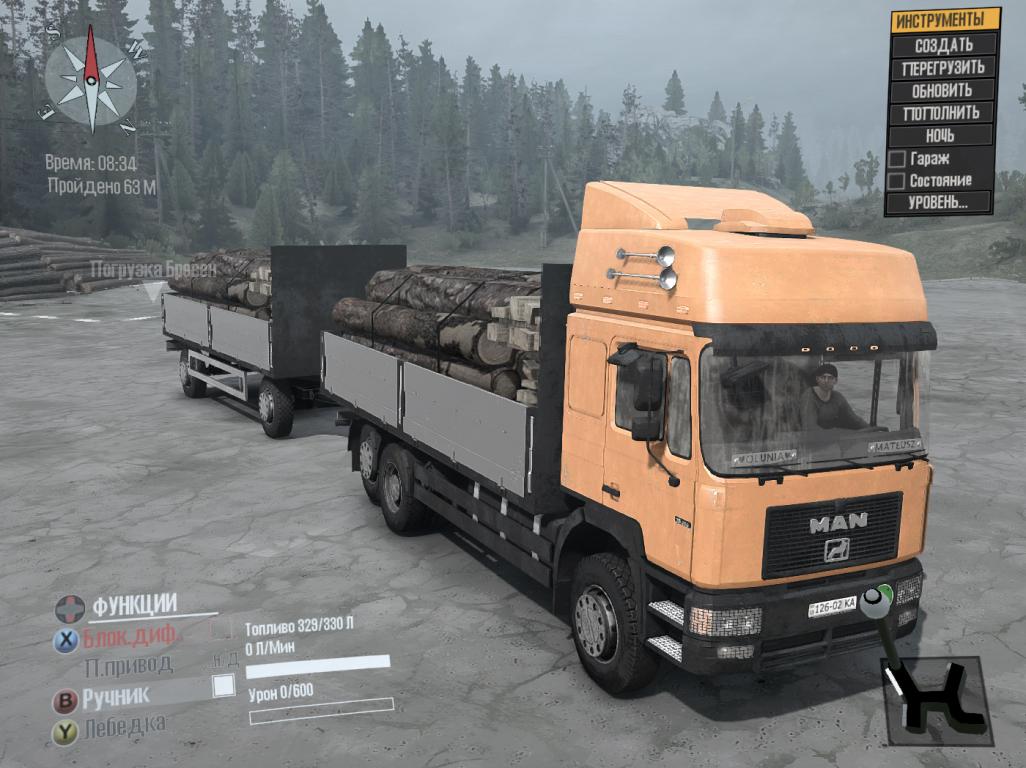Activate the Лебедка winch function
This screenshot has width=1026, height=768.
tap(125, 726)
